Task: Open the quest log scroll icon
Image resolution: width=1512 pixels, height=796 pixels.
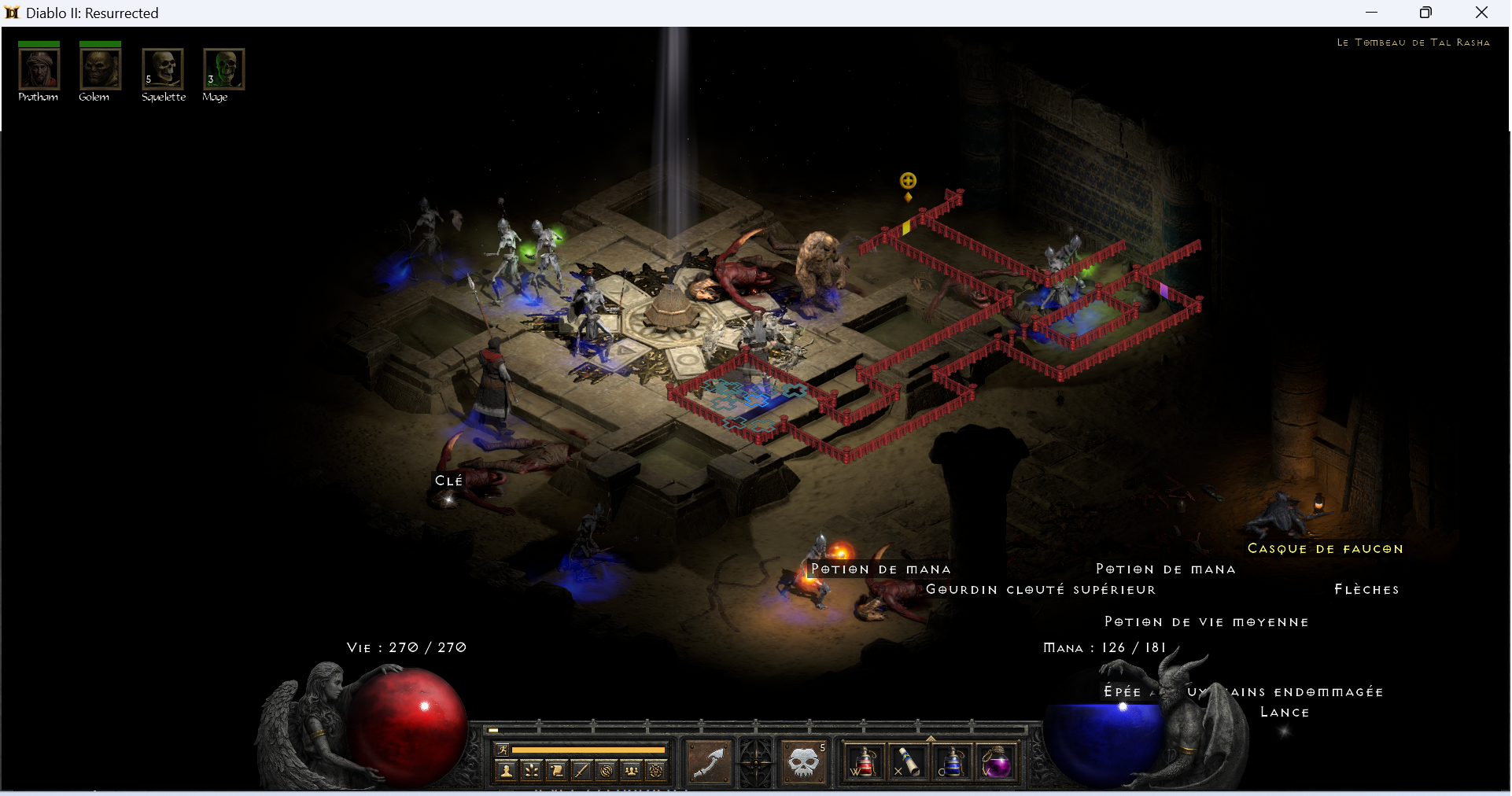Action: (557, 771)
